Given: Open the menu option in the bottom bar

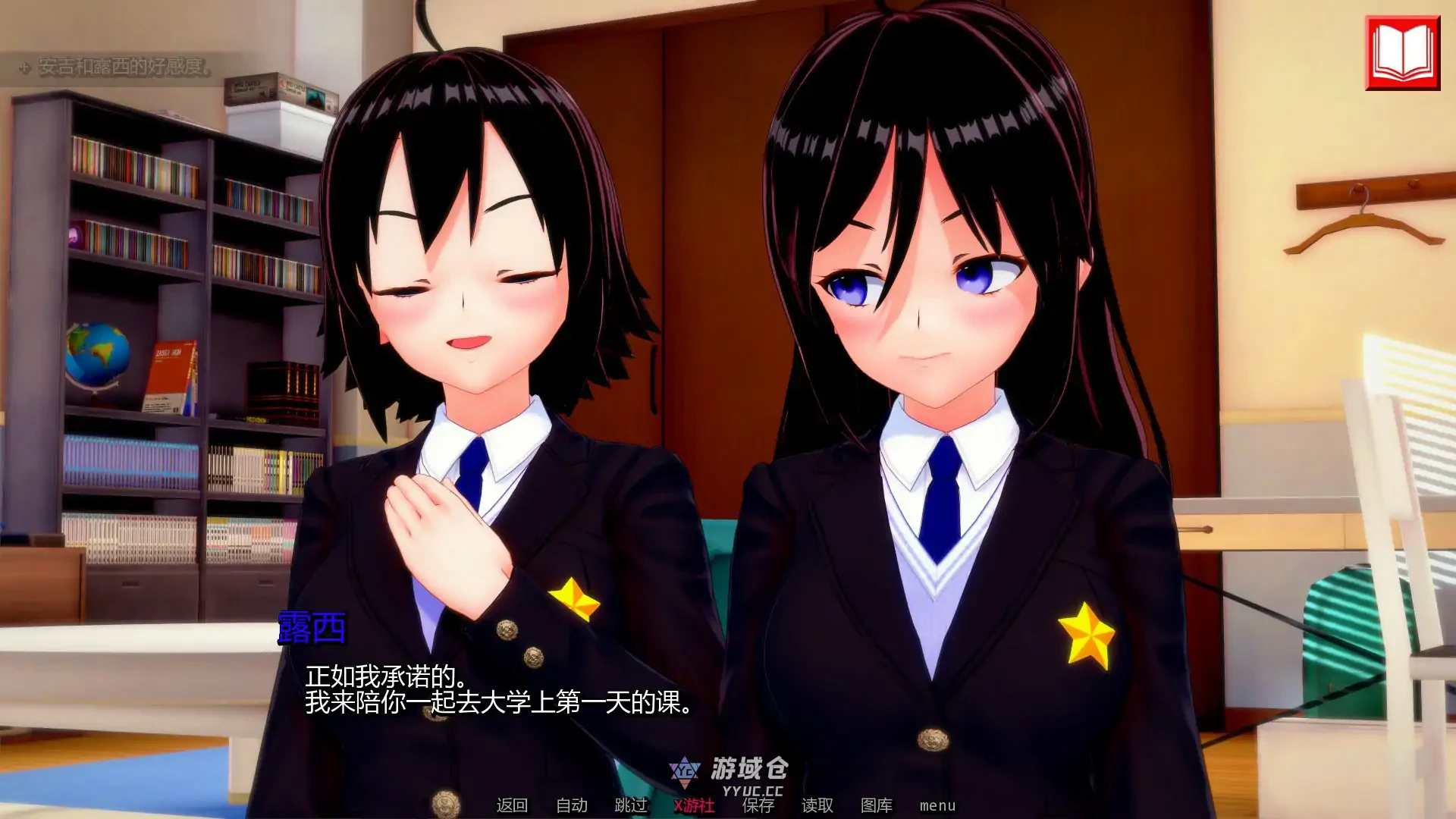Looking at the screenshot, I should (937, 806).
